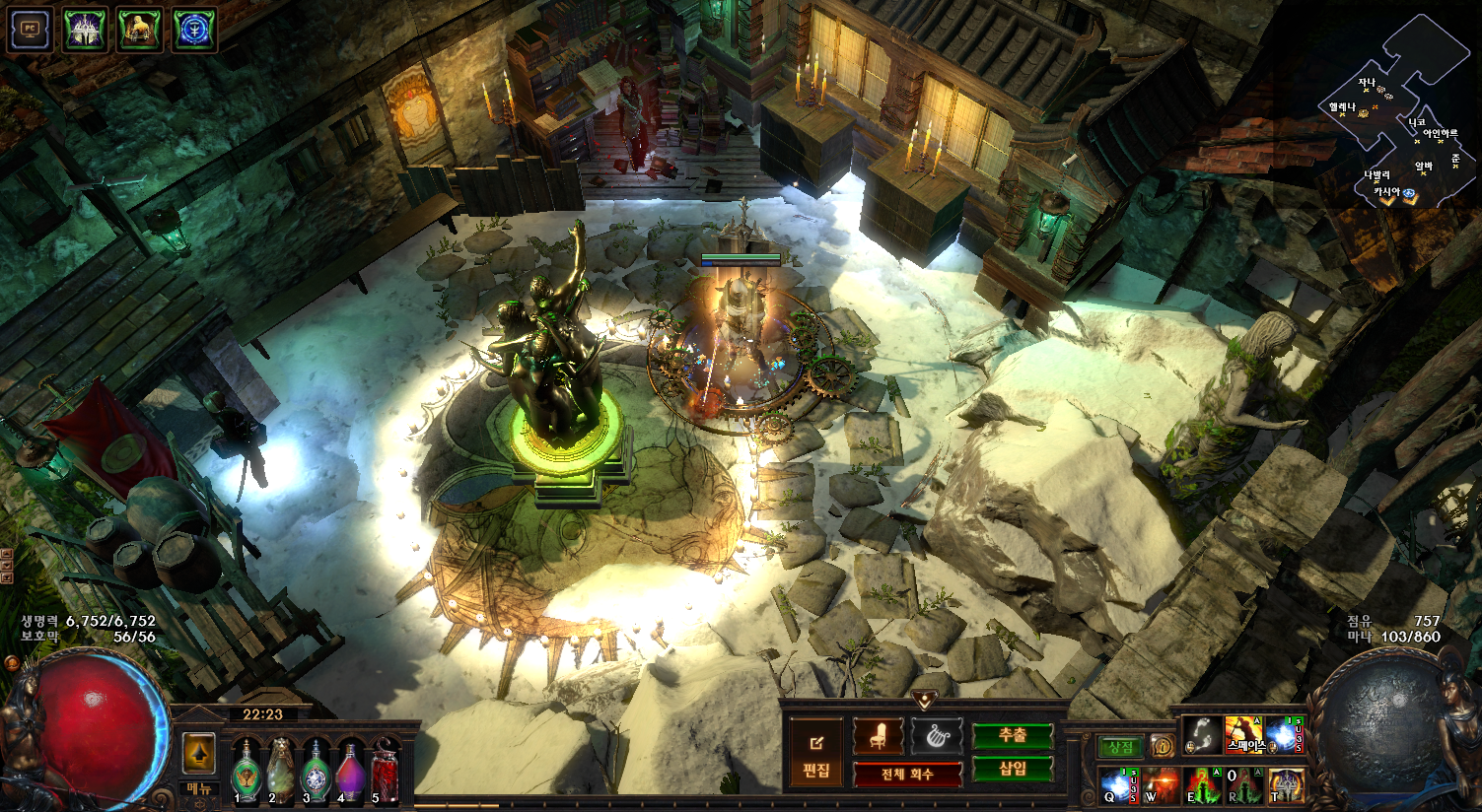Click the 편집 (Edit) hideout button
Screen dimensions: 1482x812
[x=816, y=755]
